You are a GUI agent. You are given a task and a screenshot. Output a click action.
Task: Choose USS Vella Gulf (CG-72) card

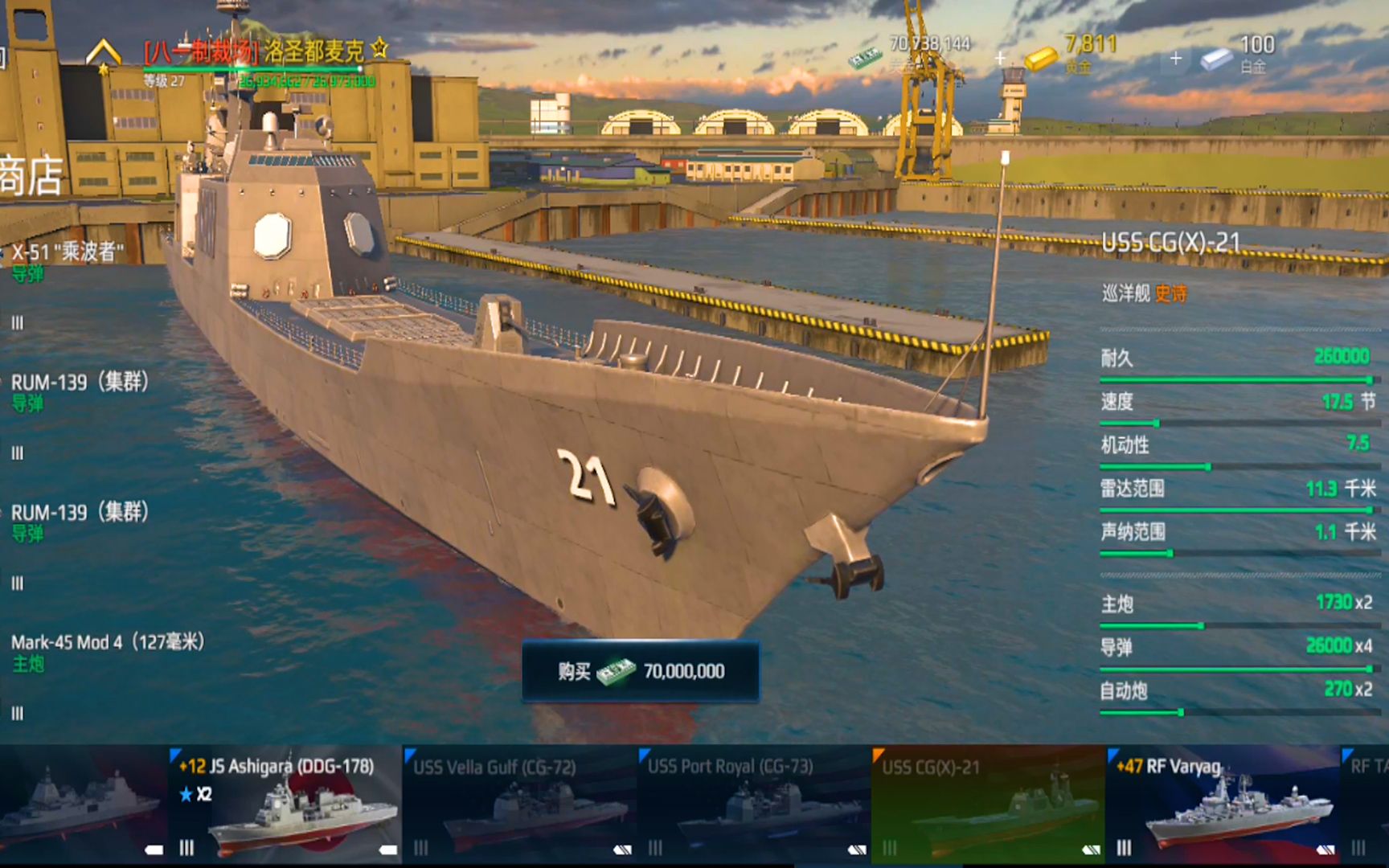pyautogui.click(x=519, y=804)
